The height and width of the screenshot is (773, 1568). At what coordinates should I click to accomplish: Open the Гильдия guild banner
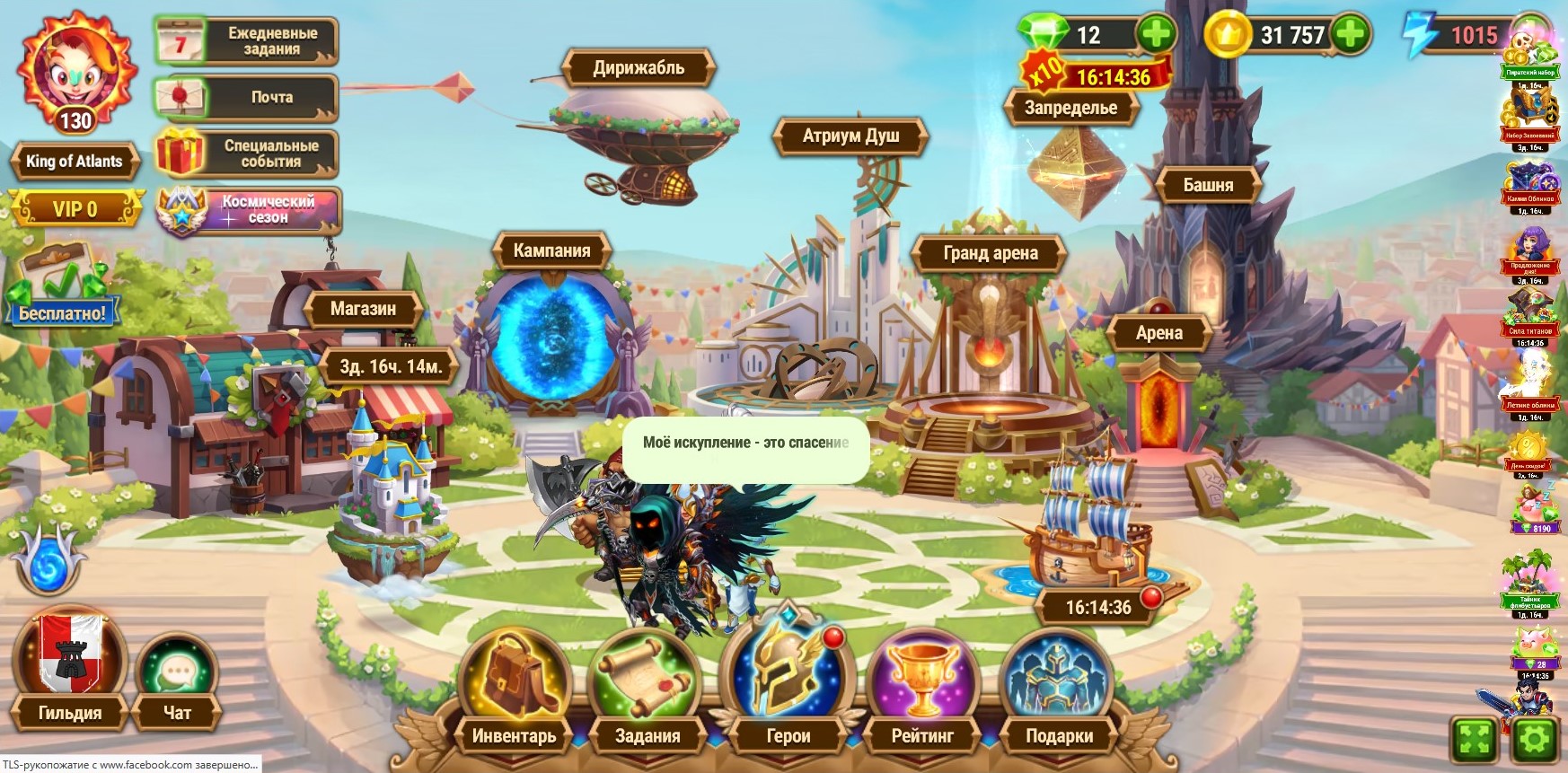(68, 664)
